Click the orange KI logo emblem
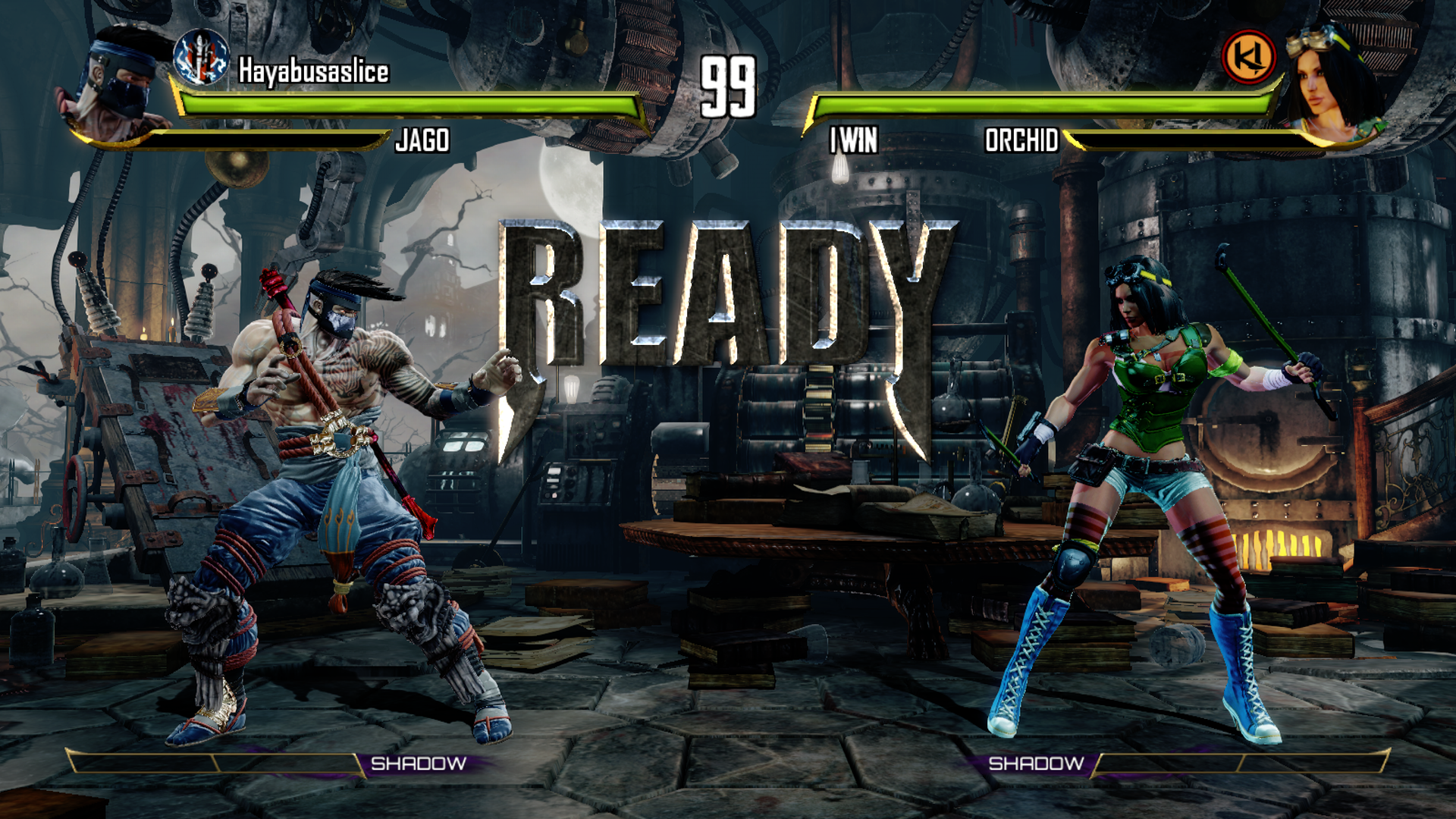The height and width of the screenshot is (819, 1456). click(1248, 57)
